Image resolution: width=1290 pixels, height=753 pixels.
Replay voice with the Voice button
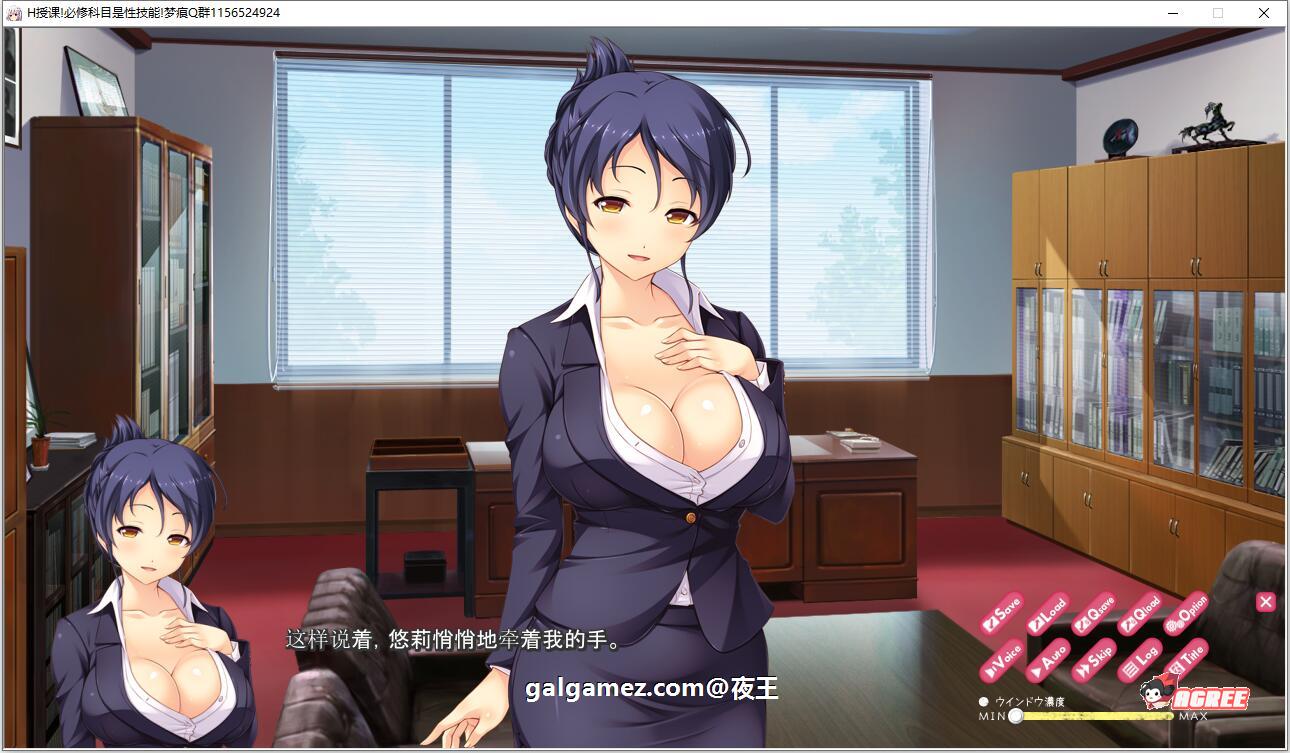[x=1003, y=660]
